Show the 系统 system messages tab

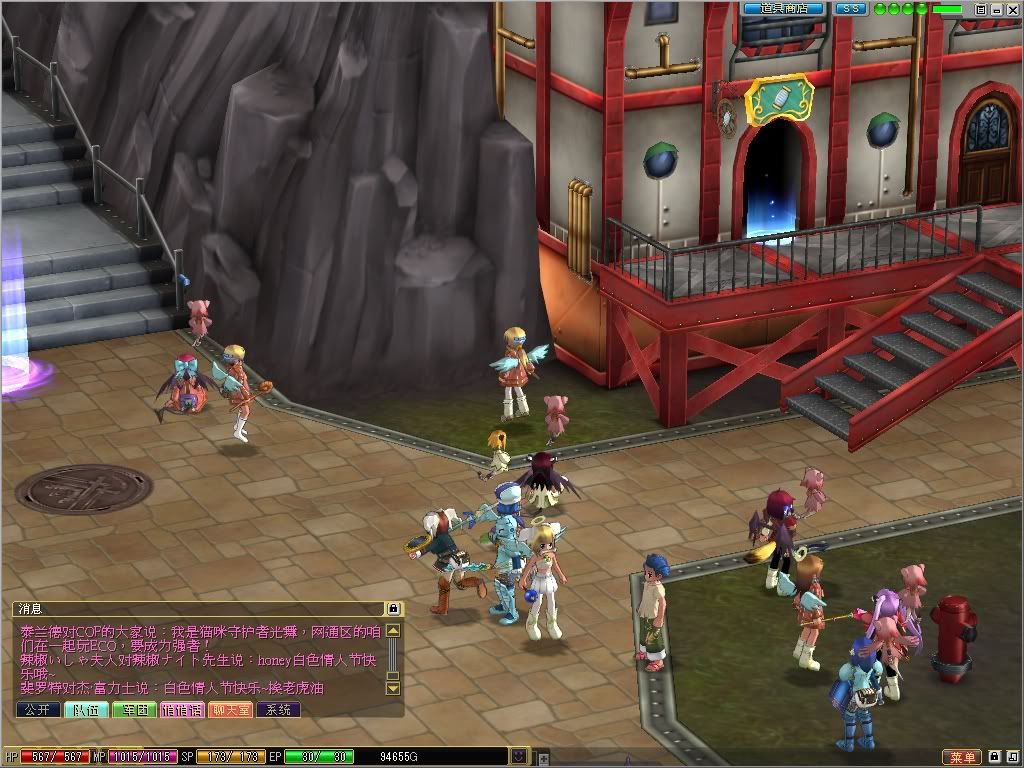click(x=278, y=709)
